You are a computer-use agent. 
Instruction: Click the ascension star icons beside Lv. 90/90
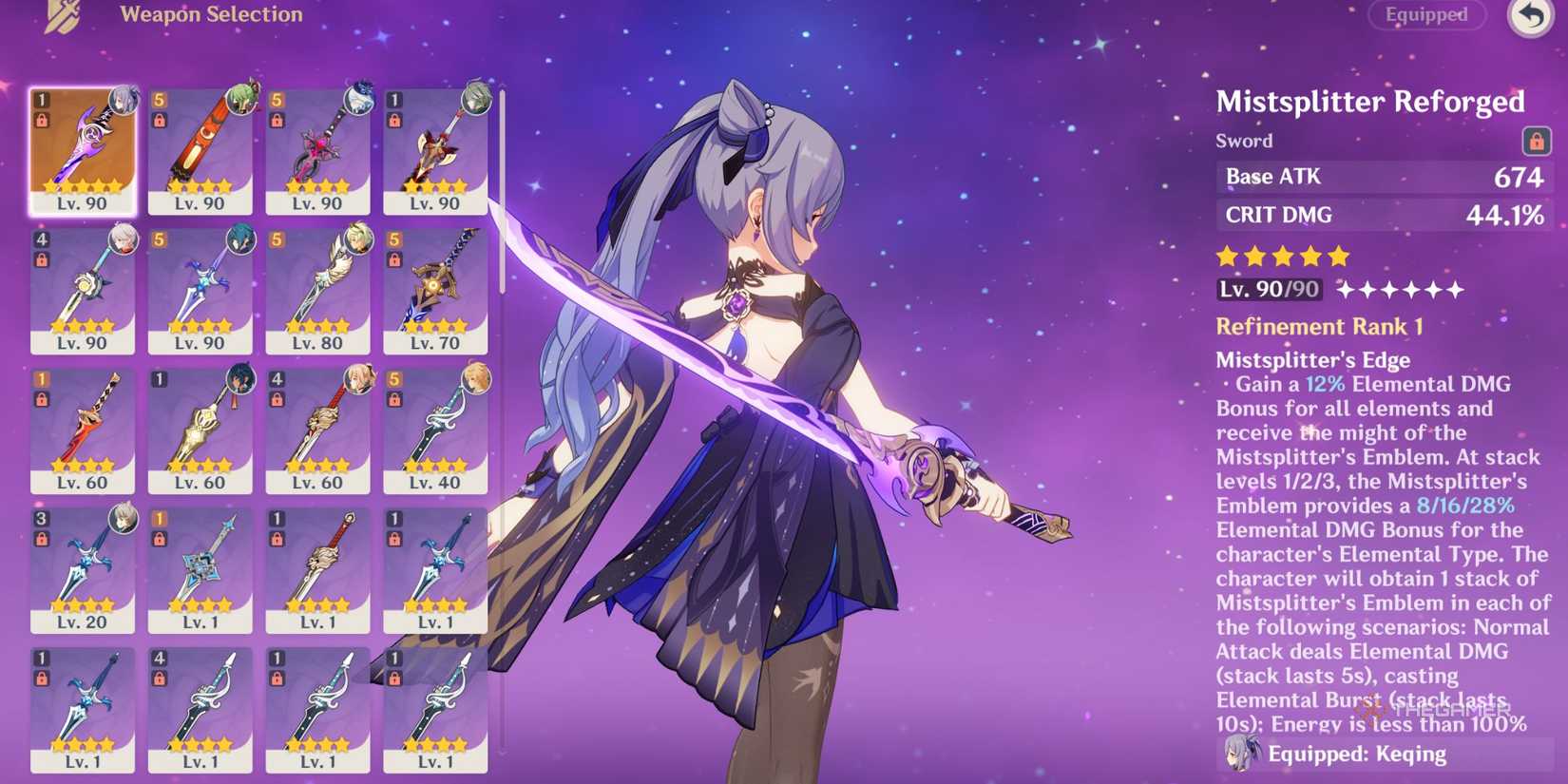pos(1402,290)
